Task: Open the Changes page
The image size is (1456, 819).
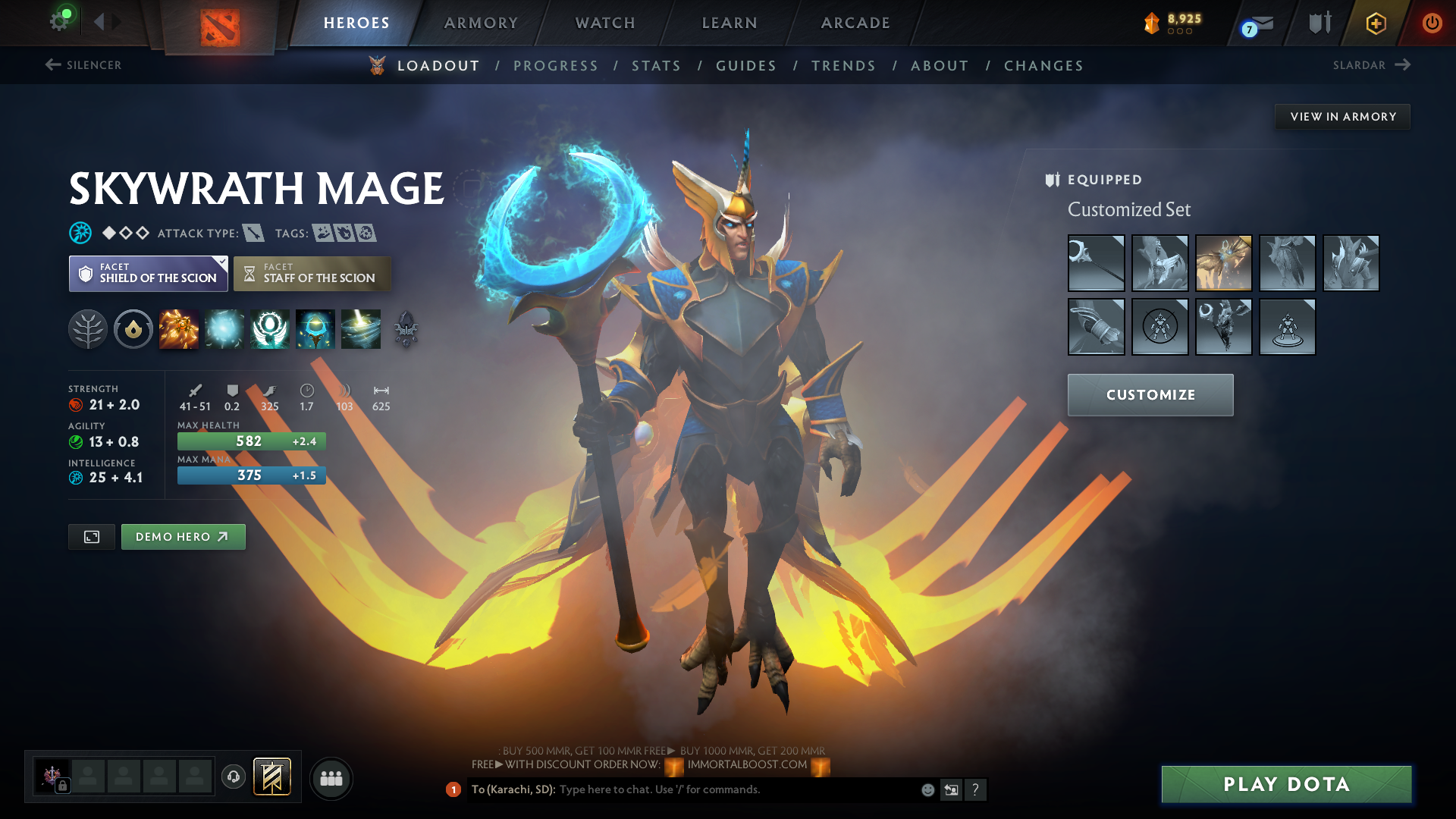Action: [1043, 66]
